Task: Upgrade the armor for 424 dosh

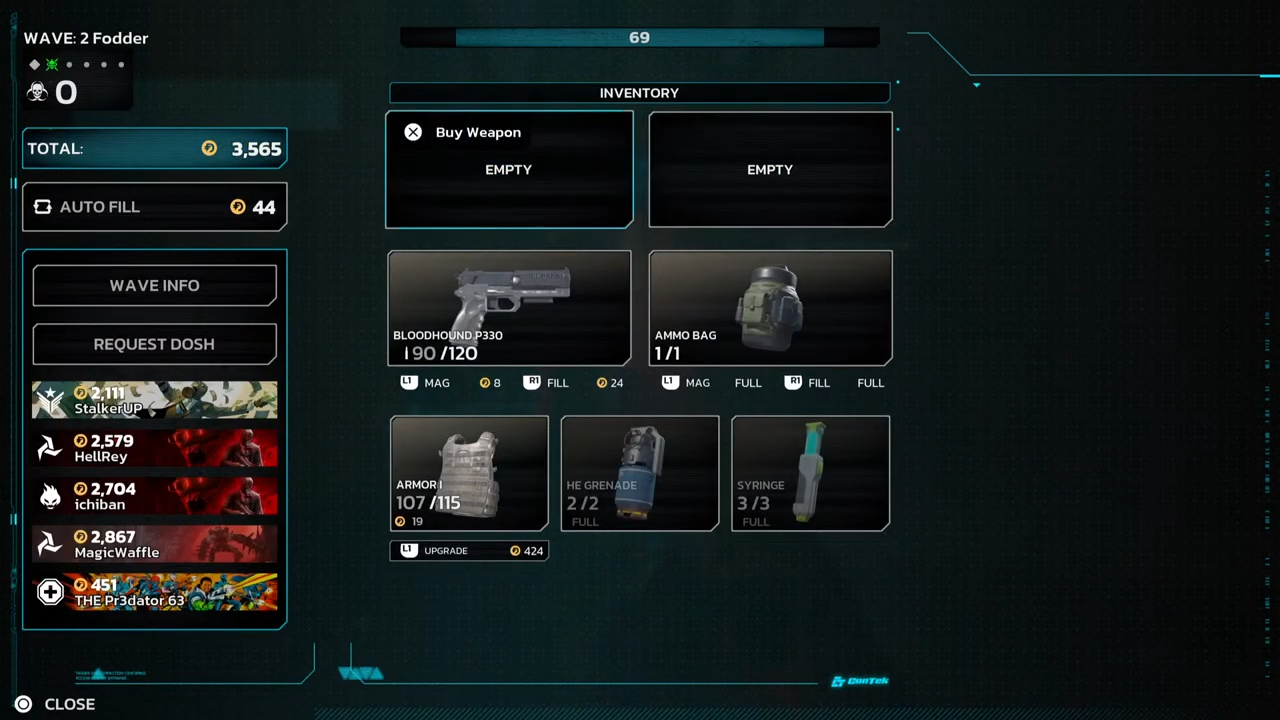Action: pos(469,551)
